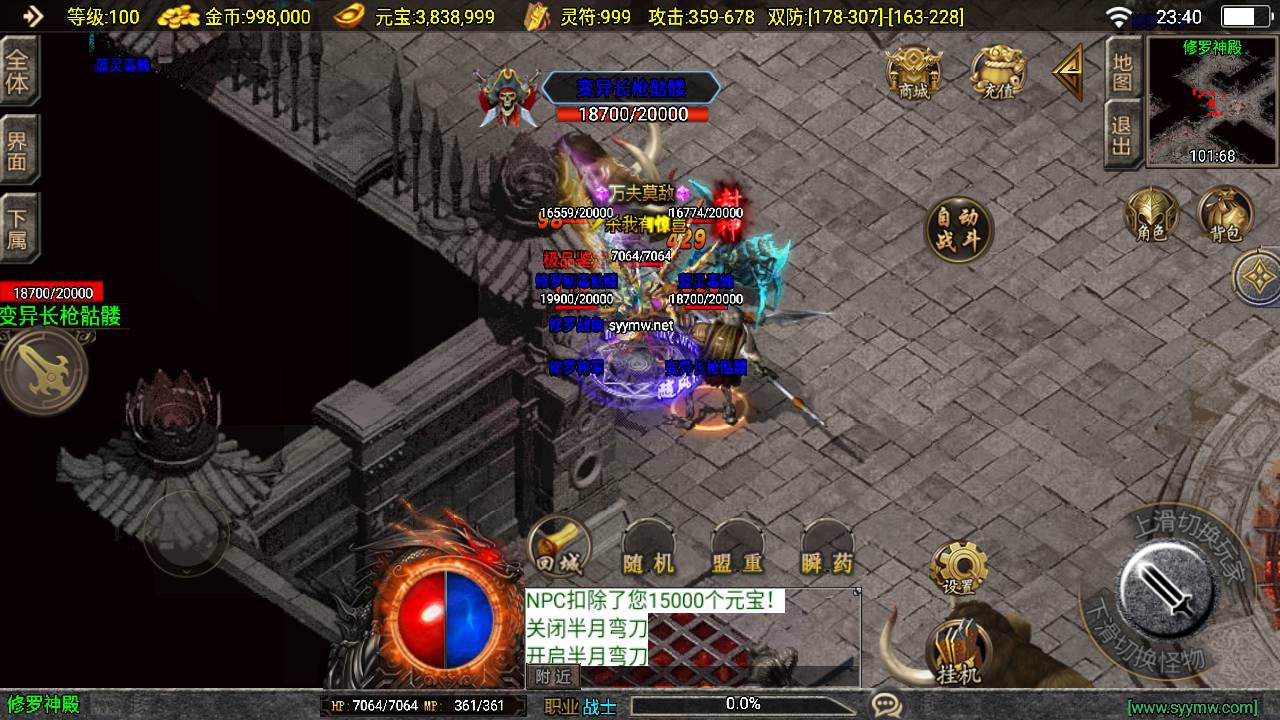Use the 盟重 teleport slot
Viewport: 1280px width, 720px height.
coord(738,550)
